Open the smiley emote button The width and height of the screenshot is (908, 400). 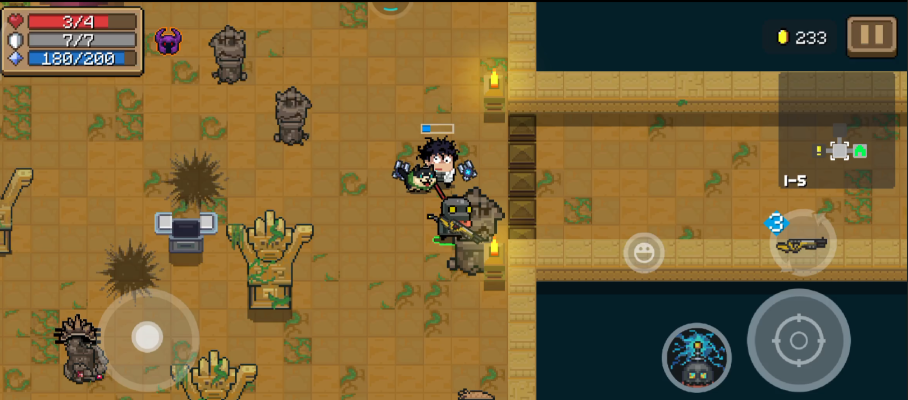click(x=644, y=252)
